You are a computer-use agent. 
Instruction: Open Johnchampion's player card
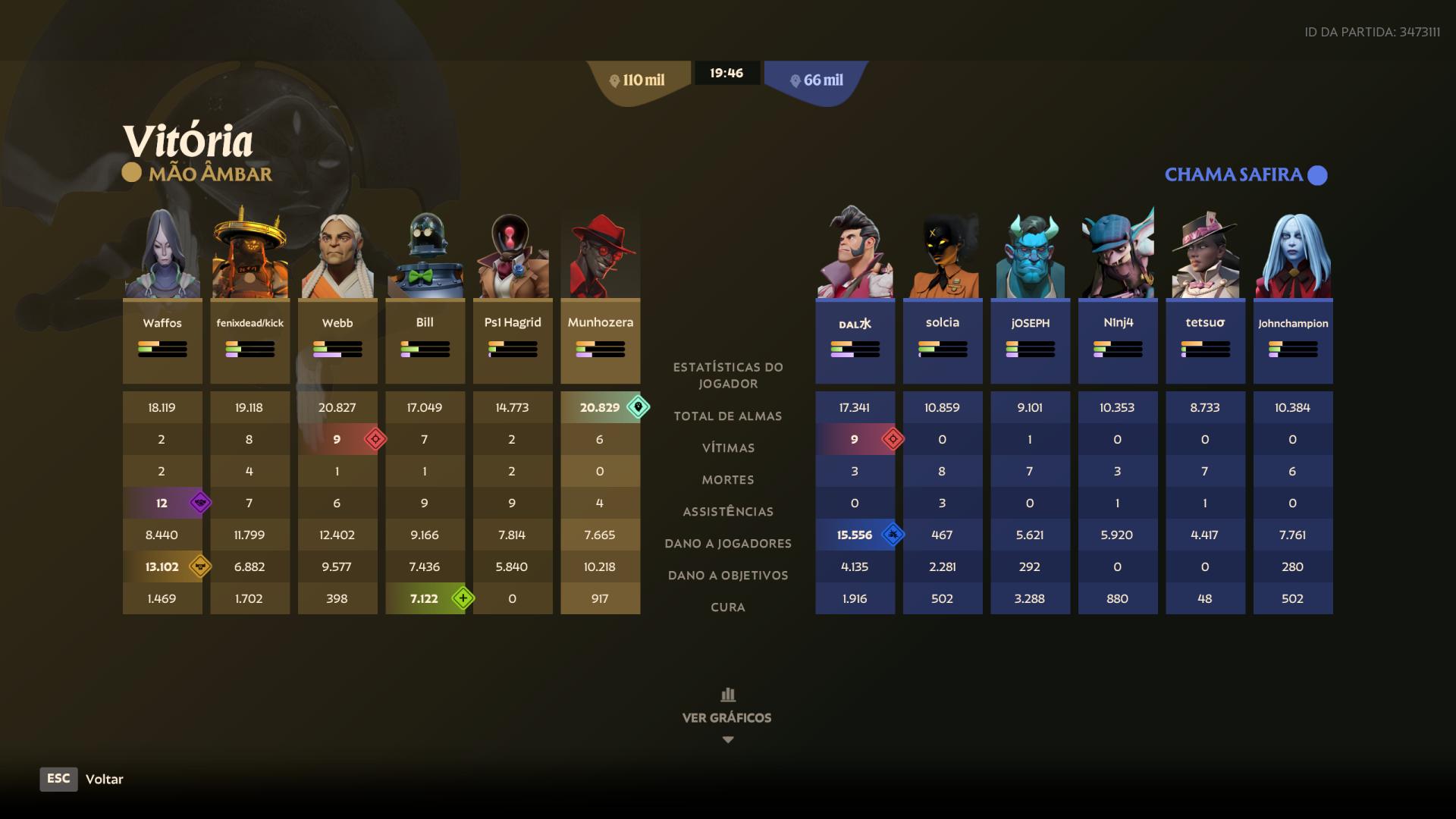click(1293, 340)
